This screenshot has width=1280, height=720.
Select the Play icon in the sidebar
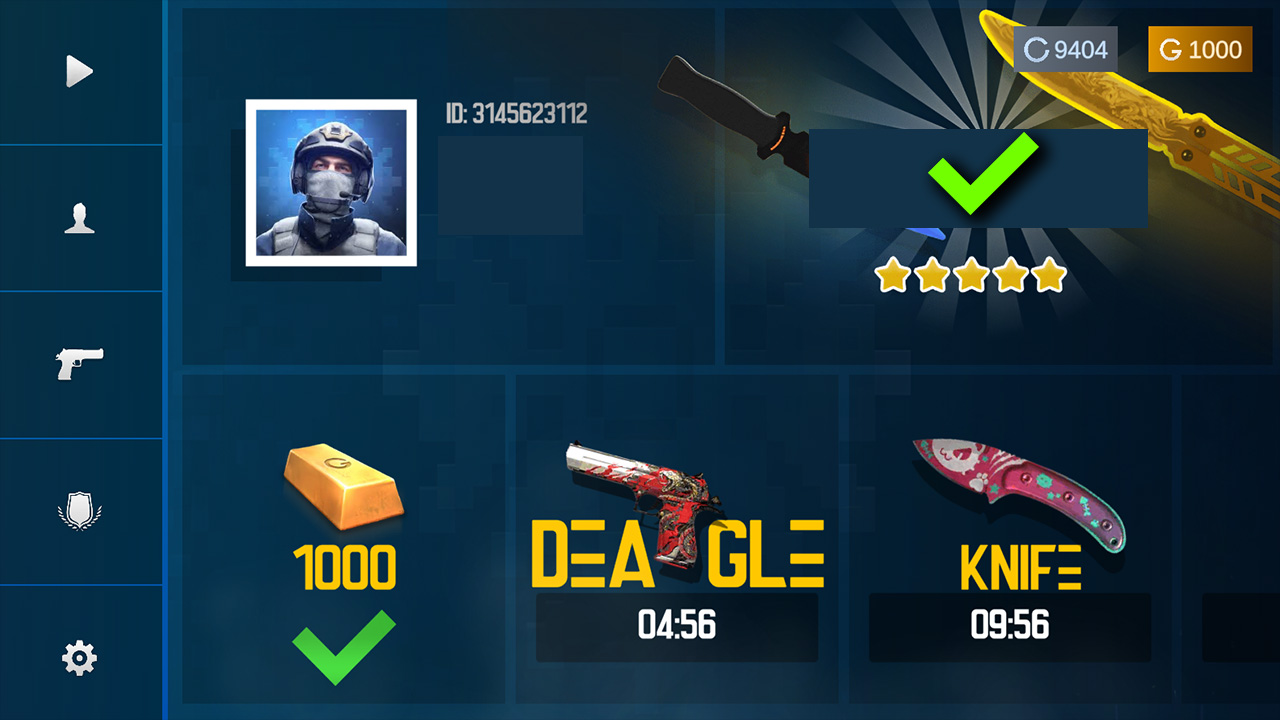pos(78,70)
